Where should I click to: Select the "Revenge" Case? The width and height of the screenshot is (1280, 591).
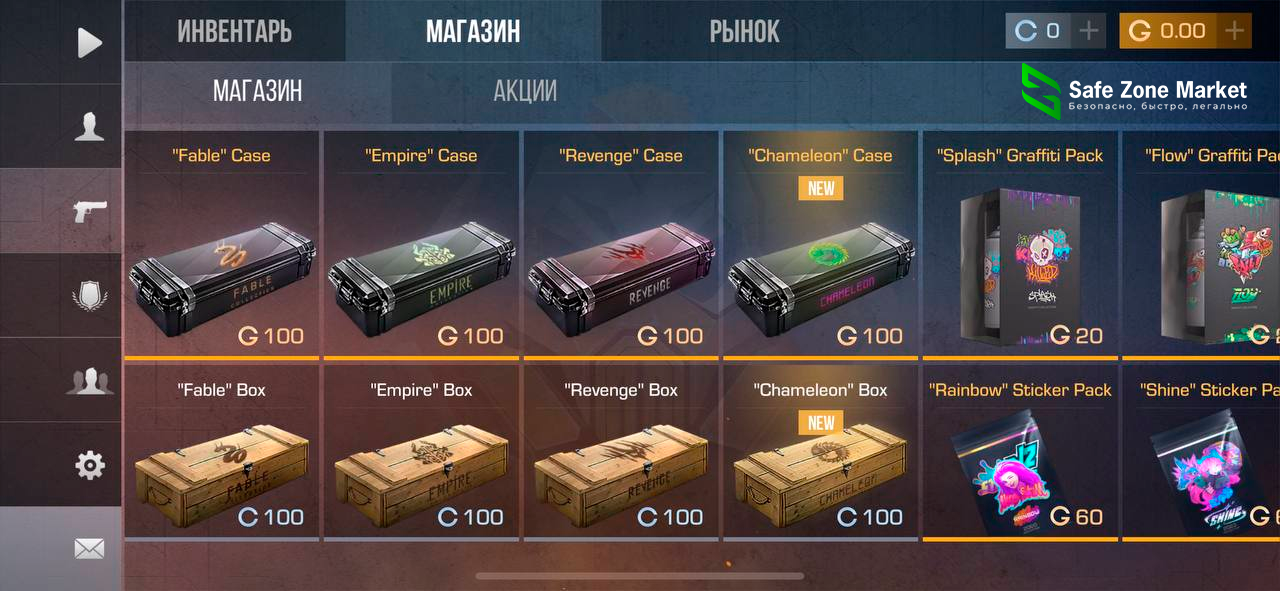pos(621,260)
